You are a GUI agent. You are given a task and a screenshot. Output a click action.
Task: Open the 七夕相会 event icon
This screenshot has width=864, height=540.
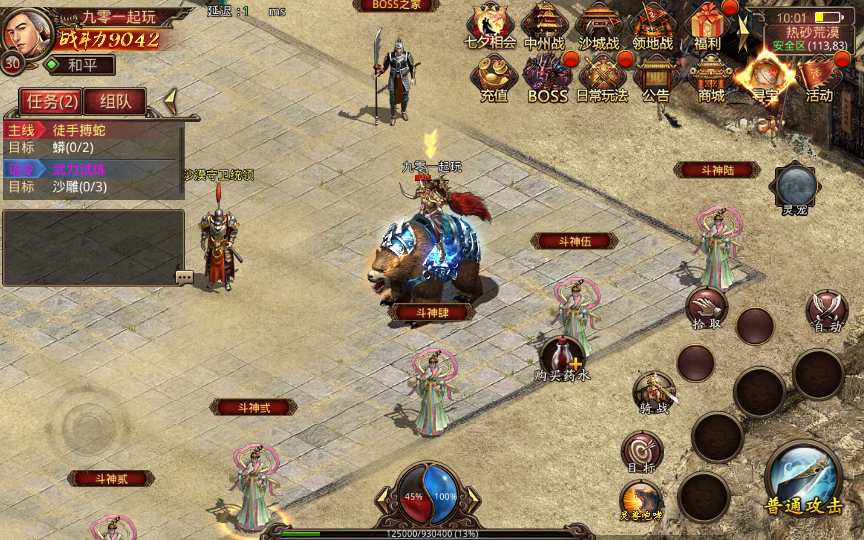click(490, 24)
